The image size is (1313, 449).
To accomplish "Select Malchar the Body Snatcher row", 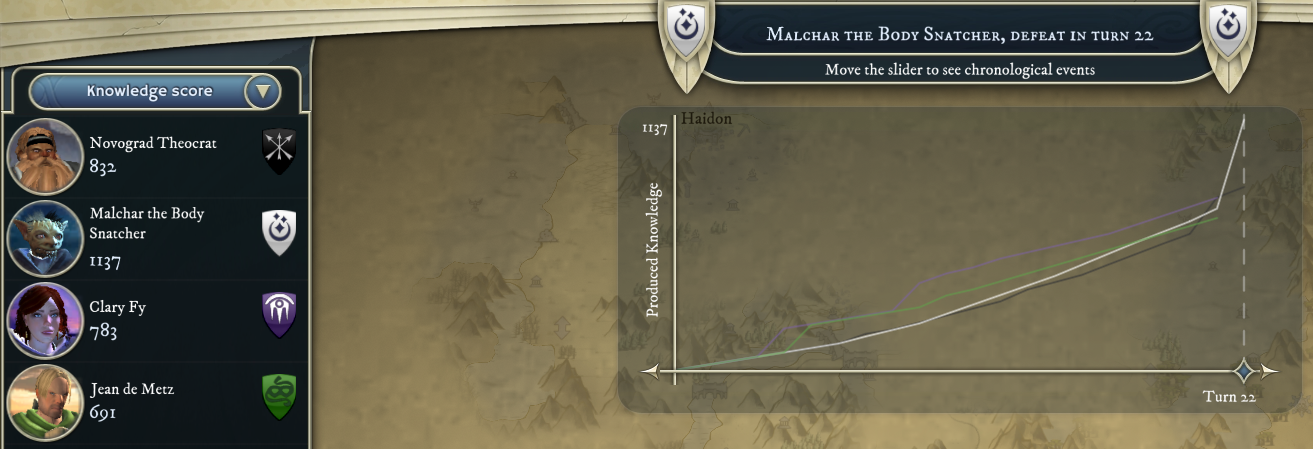I will (154, 237).
